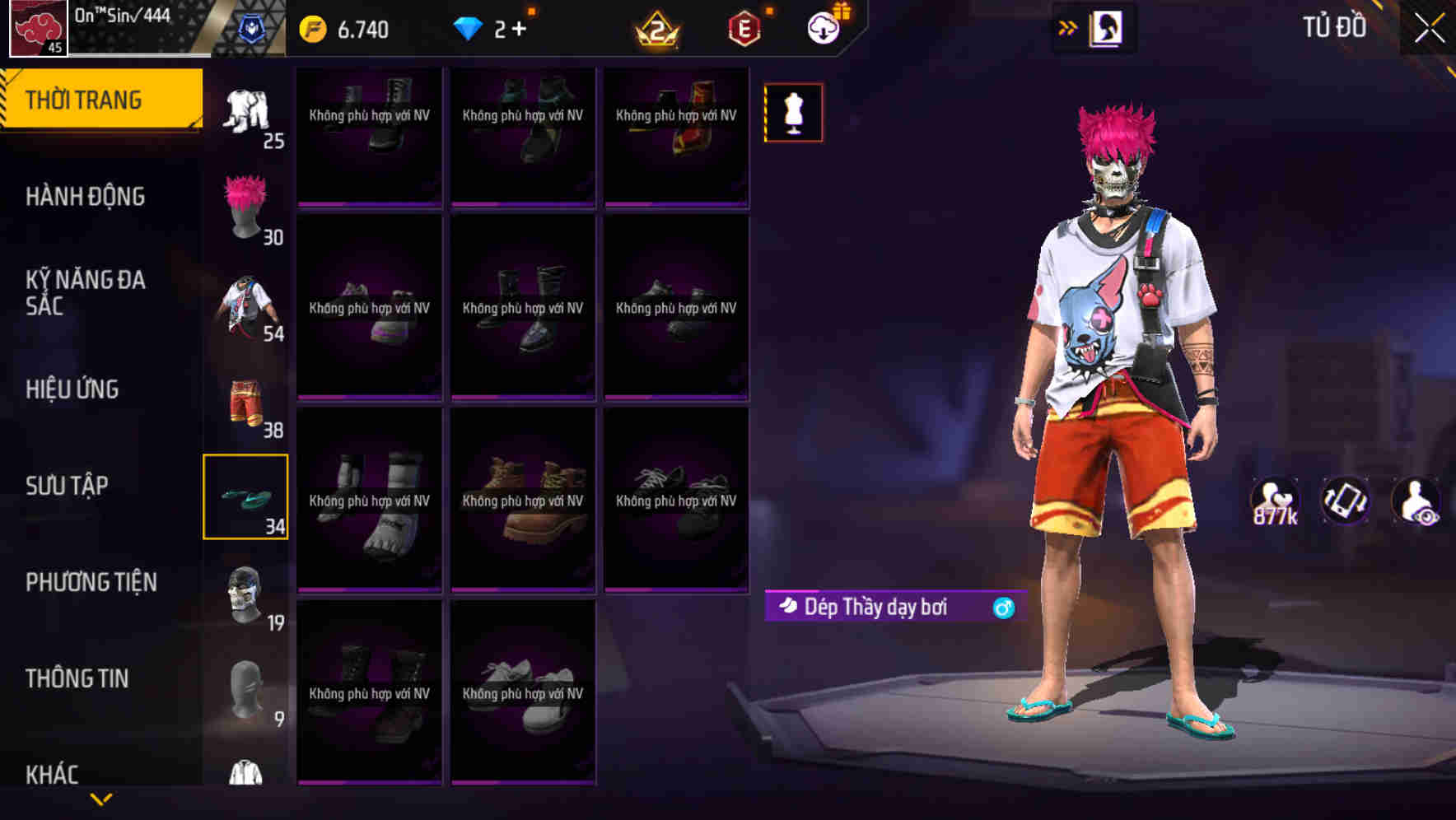The height and width of the screenshot is (820, 1456).
Task: Open the guild emblem dropdown top left
Action: point(38,28)
